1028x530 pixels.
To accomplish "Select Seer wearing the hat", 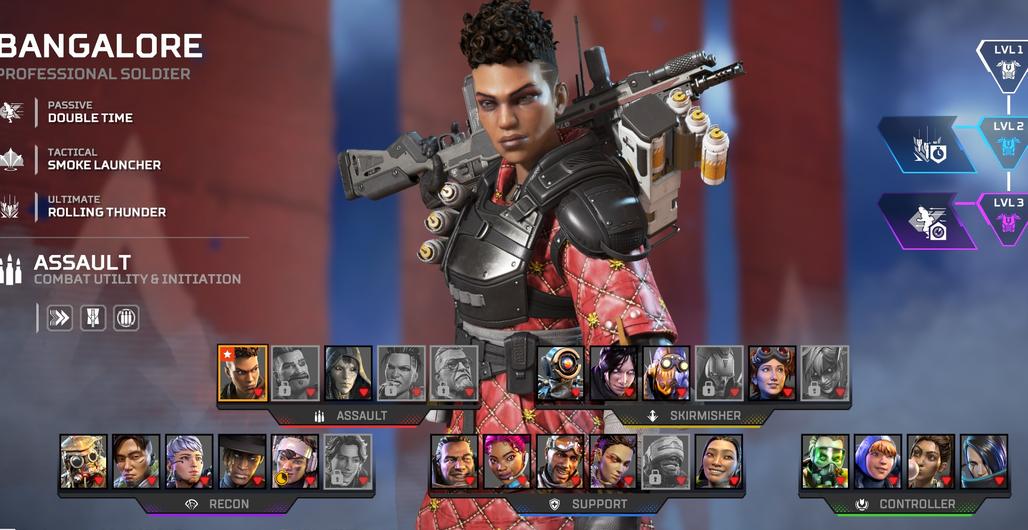I will tap(243, 461).
